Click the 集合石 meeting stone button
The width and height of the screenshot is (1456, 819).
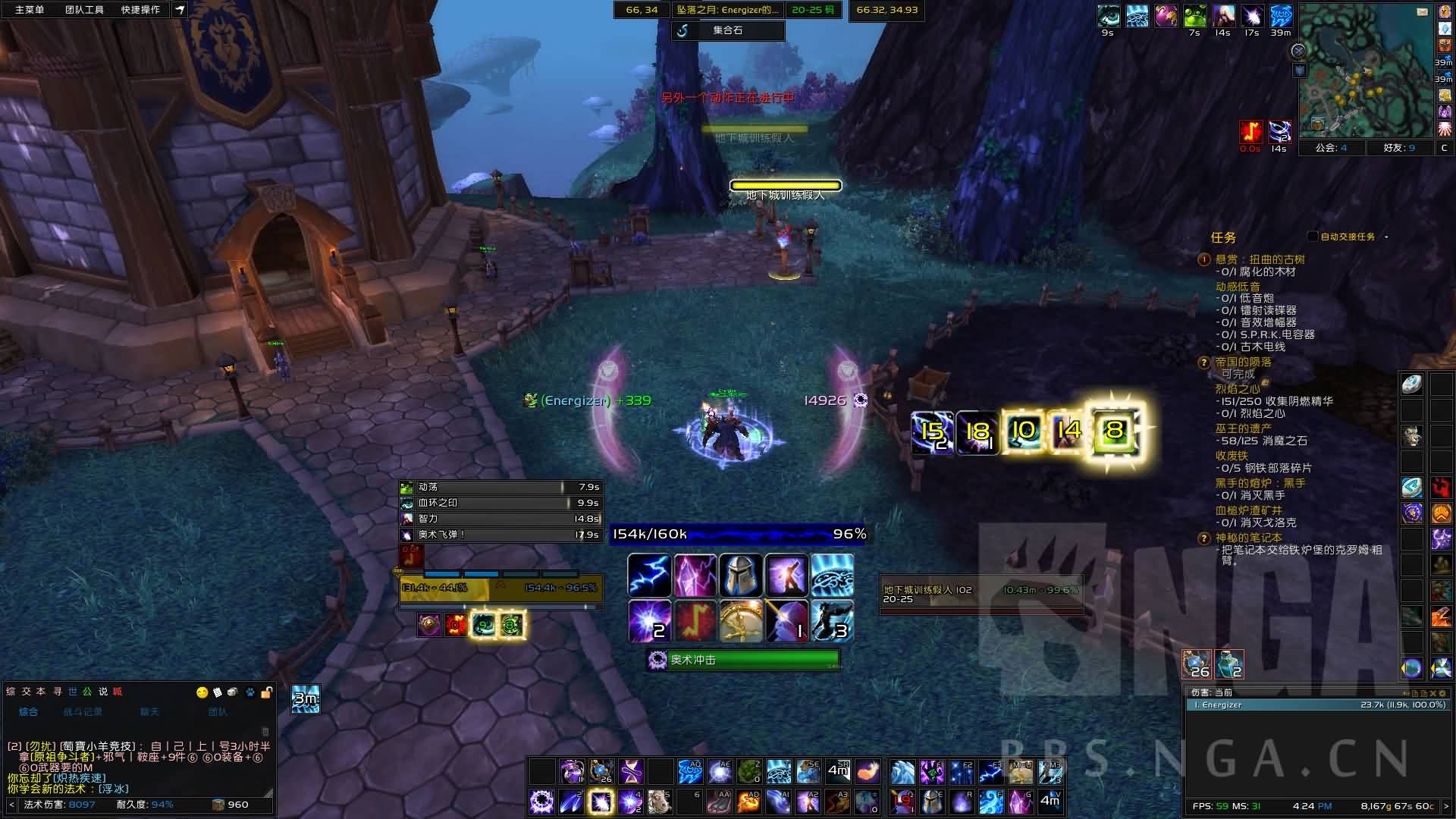coord(727,30)
